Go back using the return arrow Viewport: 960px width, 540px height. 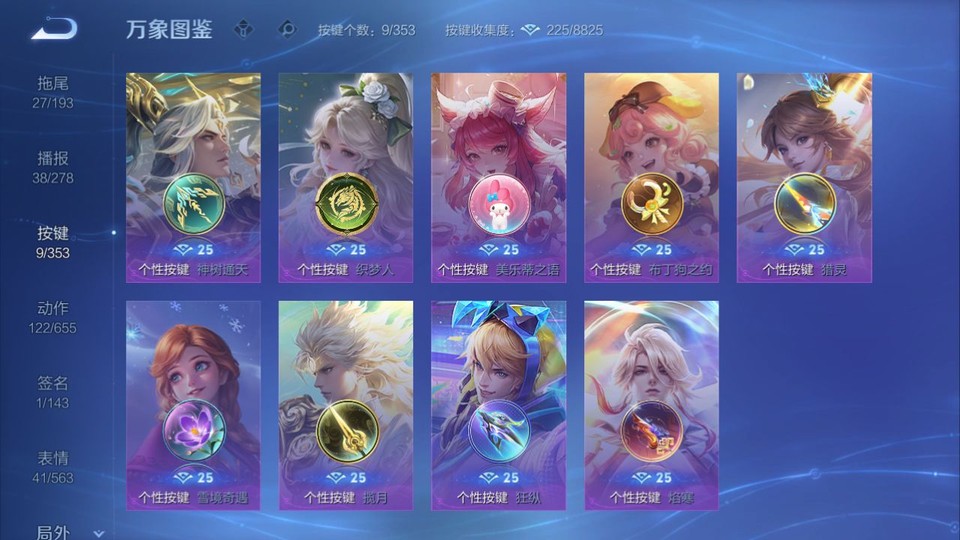[53, 29]
